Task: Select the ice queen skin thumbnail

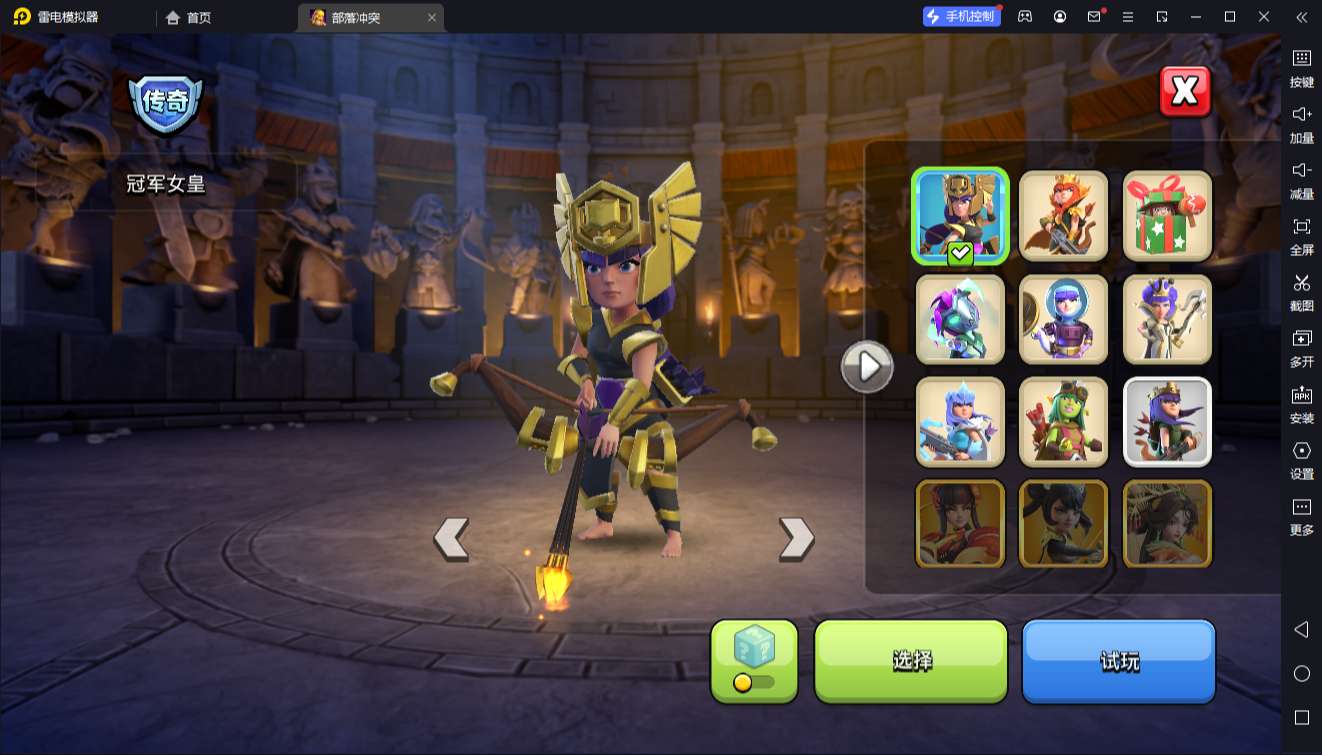Action: (960, 422)
